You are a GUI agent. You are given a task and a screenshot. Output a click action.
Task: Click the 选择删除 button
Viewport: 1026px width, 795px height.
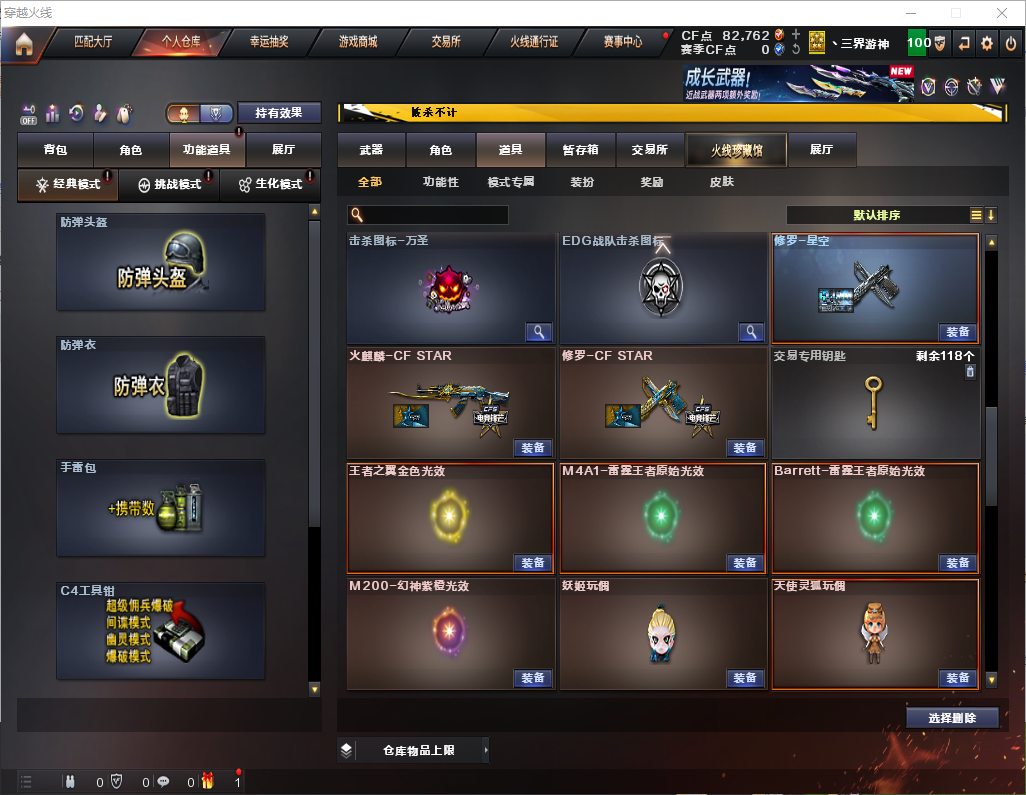coord(952,718)
